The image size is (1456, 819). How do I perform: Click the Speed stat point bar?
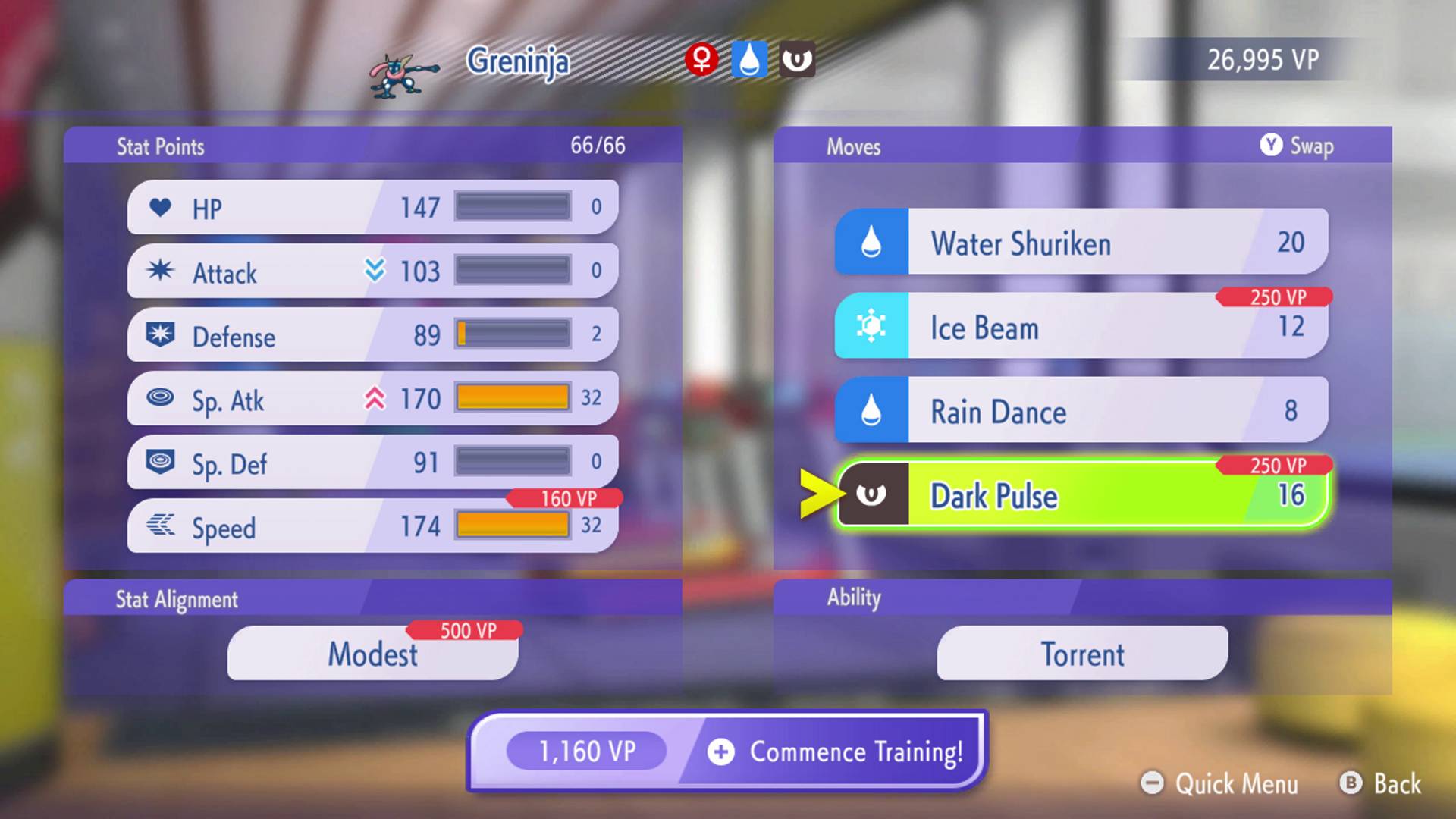[x=514, y=523]
